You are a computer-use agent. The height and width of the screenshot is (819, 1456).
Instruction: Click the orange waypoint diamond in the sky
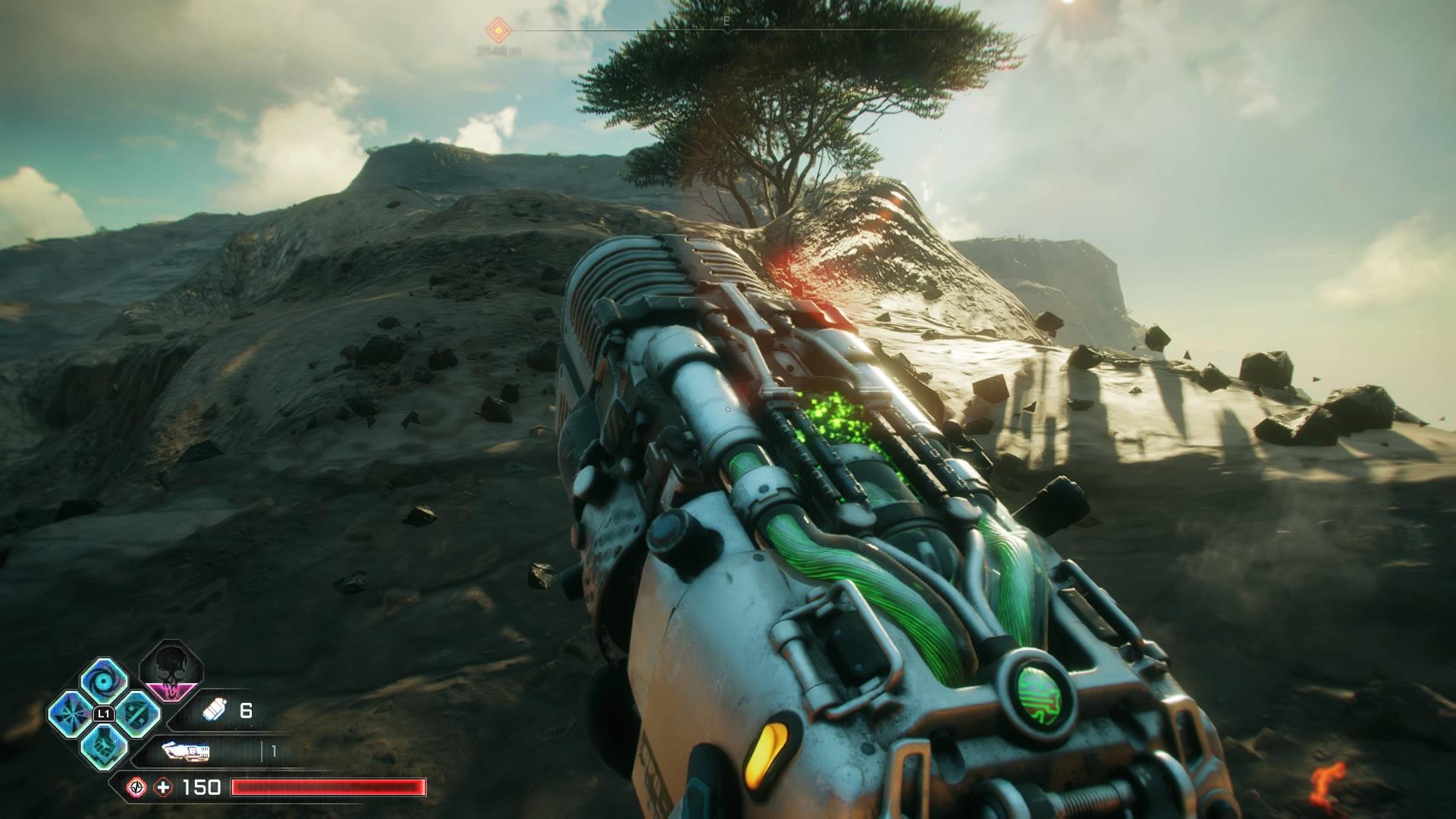(x=497, y=29)
